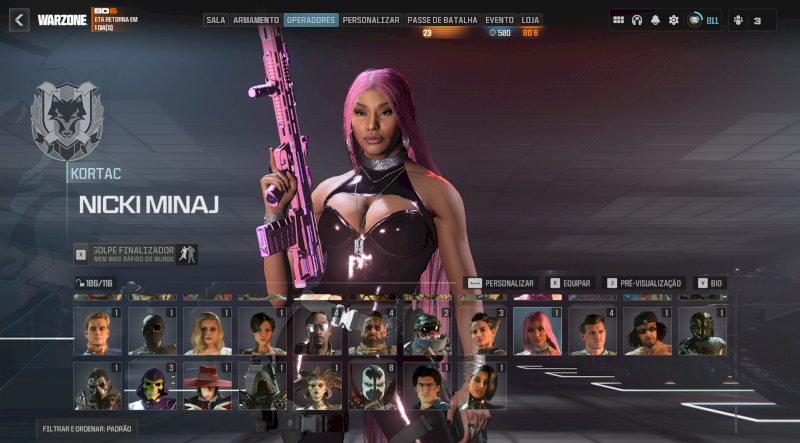The height and width of the screenshot is (443, 800).
Task: Open the headset voice chat icon
Action: coord(637,20)
